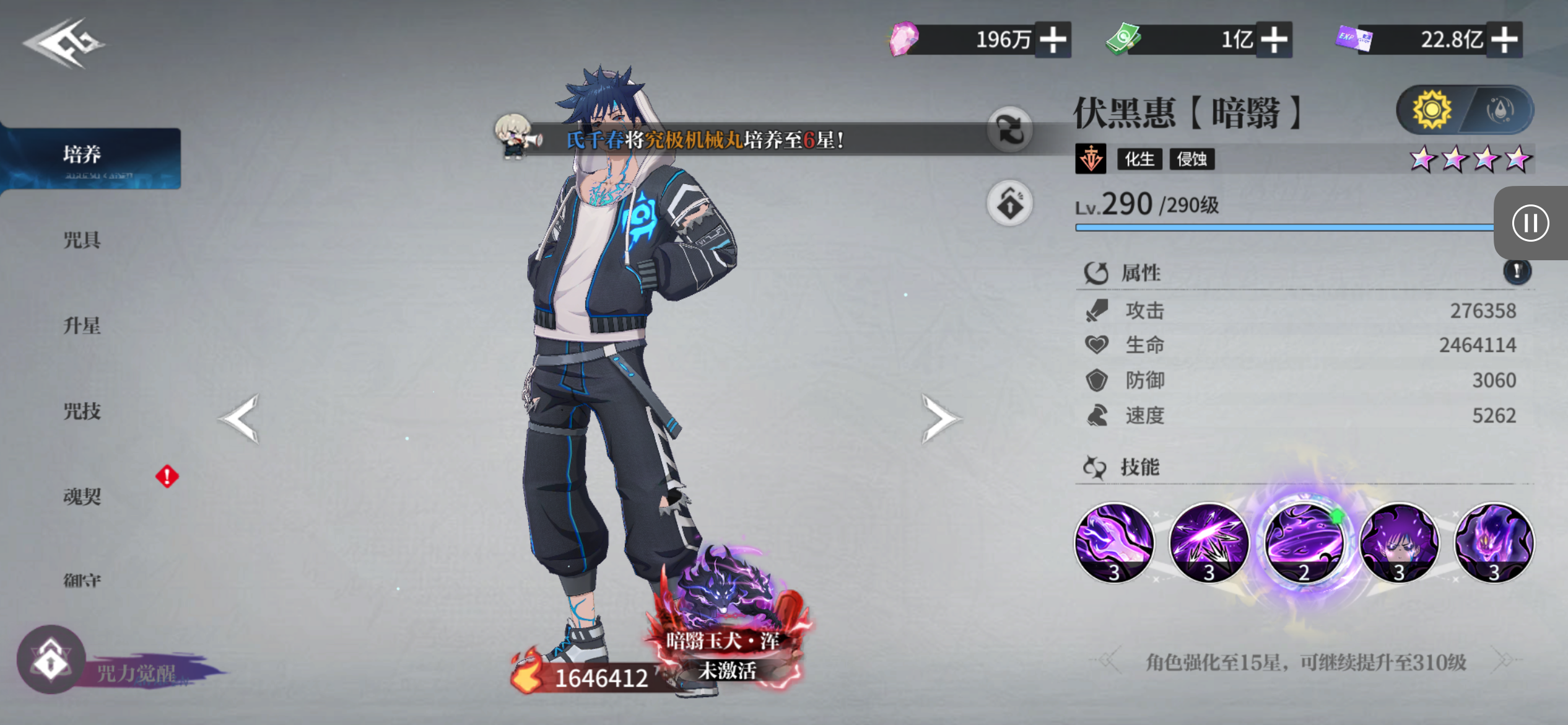Show the previous character with left arrow
The width and height of the screenshot is (1568, 725).
[240, 419]
